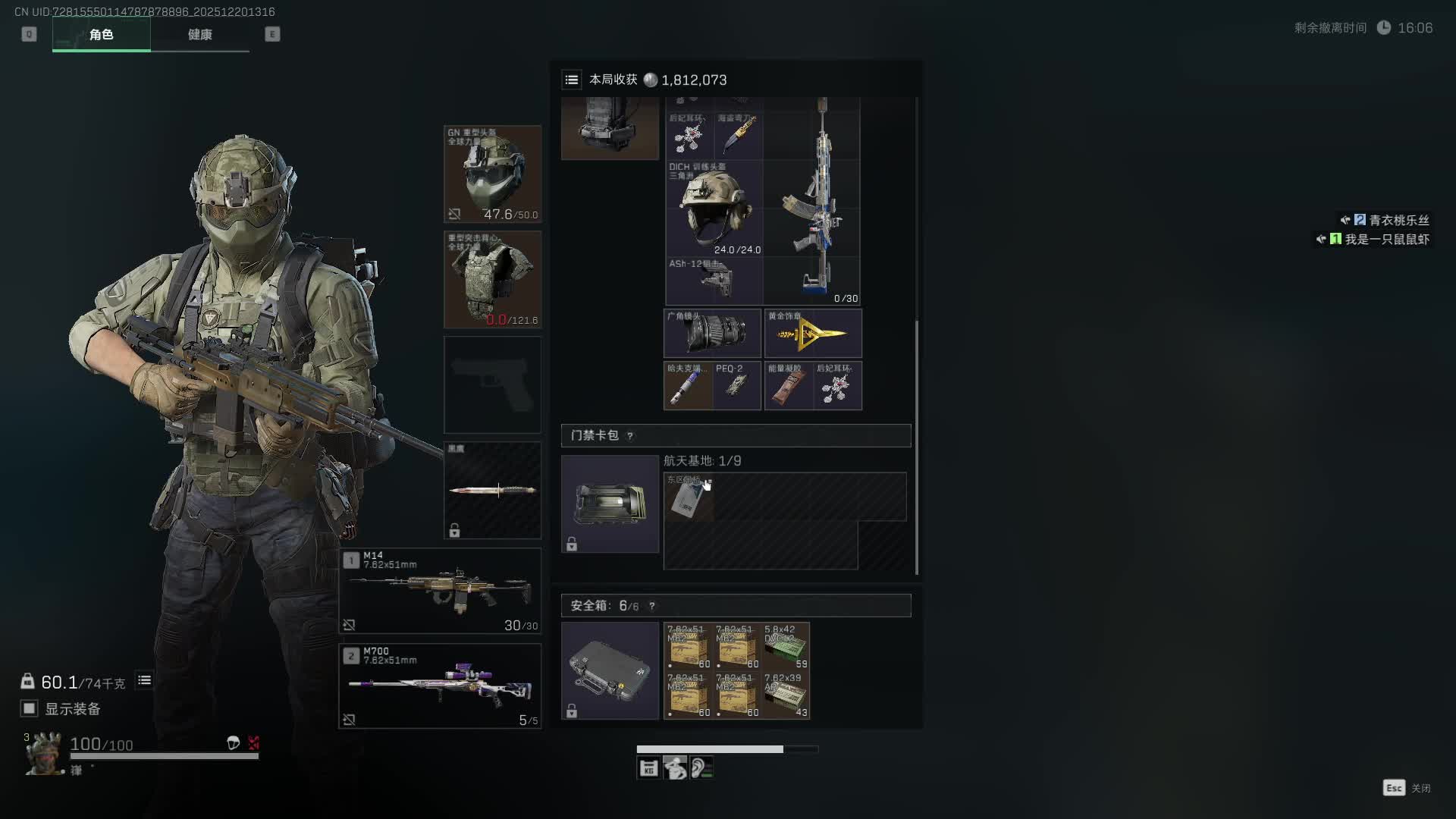Toggle the 显示装备 checkbox
1456x819 pixels.
(x=29, y=708)
